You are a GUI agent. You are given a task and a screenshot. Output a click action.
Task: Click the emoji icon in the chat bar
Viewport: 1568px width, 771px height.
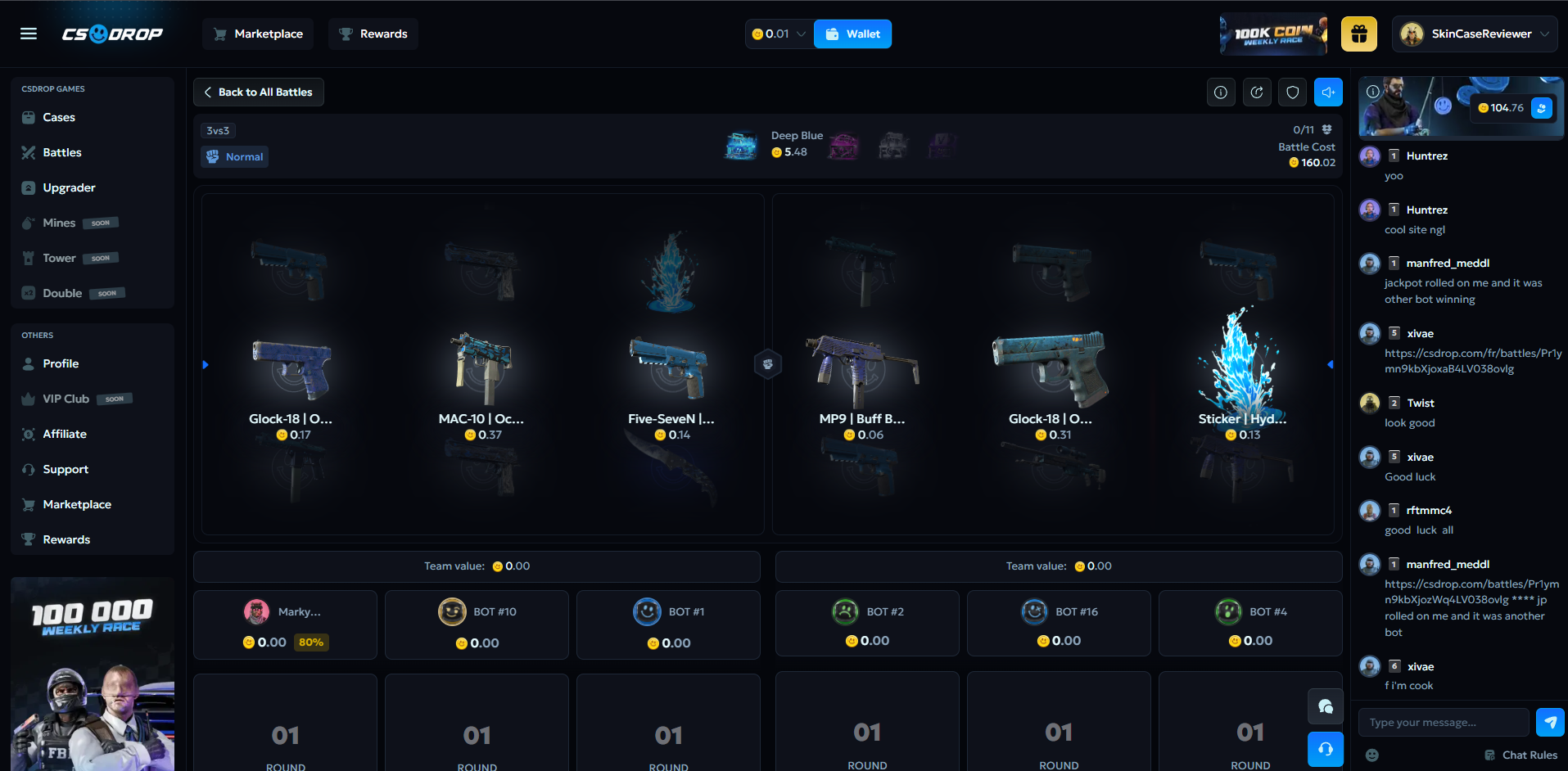(1371, 755)
